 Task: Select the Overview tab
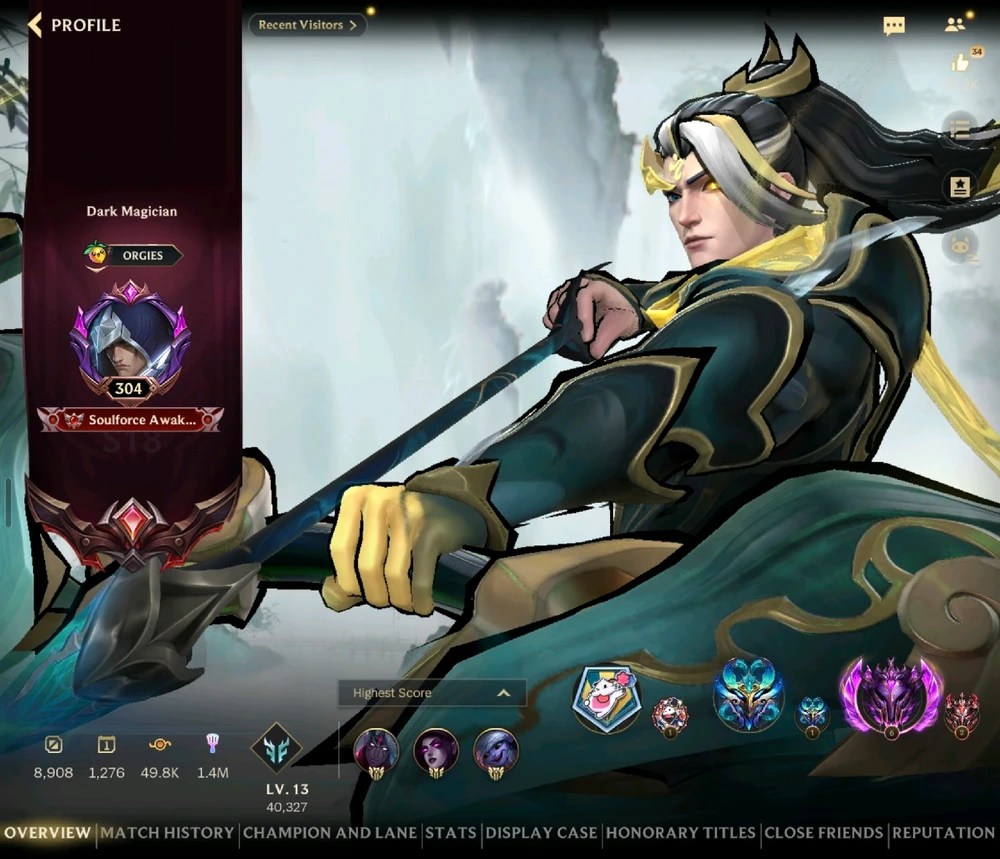pos(47,832)
